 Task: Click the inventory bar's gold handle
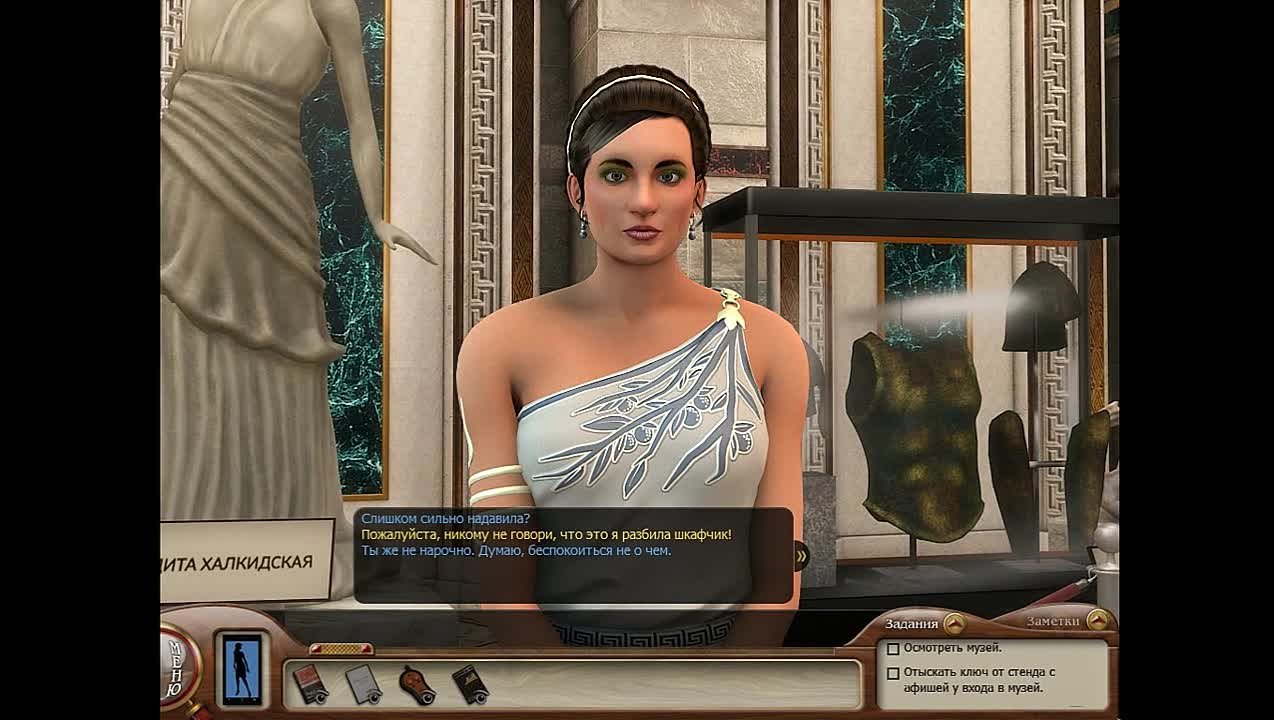pos(341,649)
